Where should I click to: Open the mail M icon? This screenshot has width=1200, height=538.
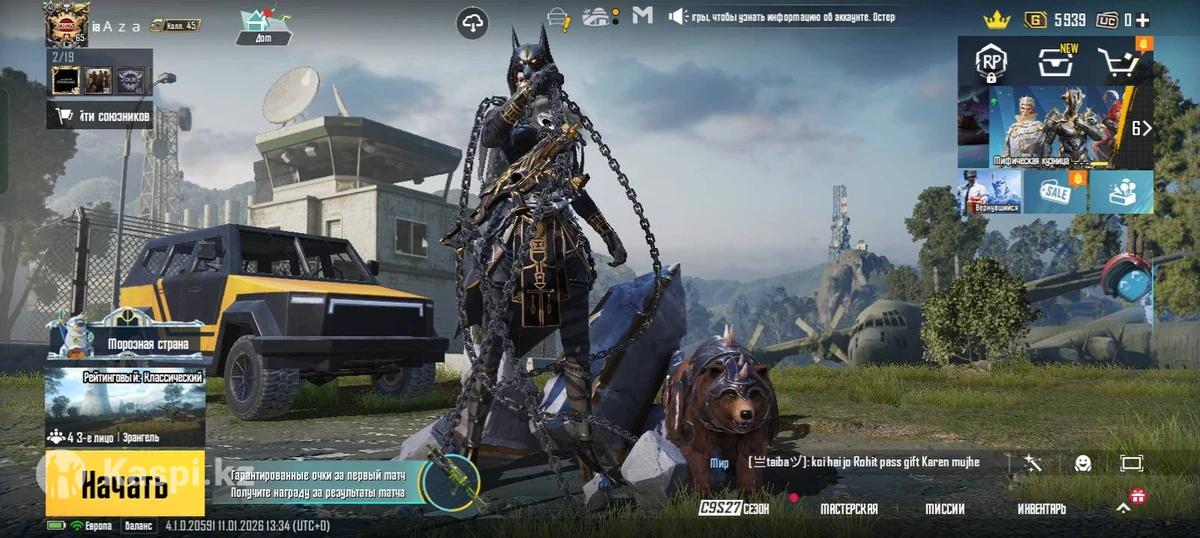(x=643, y=16)
